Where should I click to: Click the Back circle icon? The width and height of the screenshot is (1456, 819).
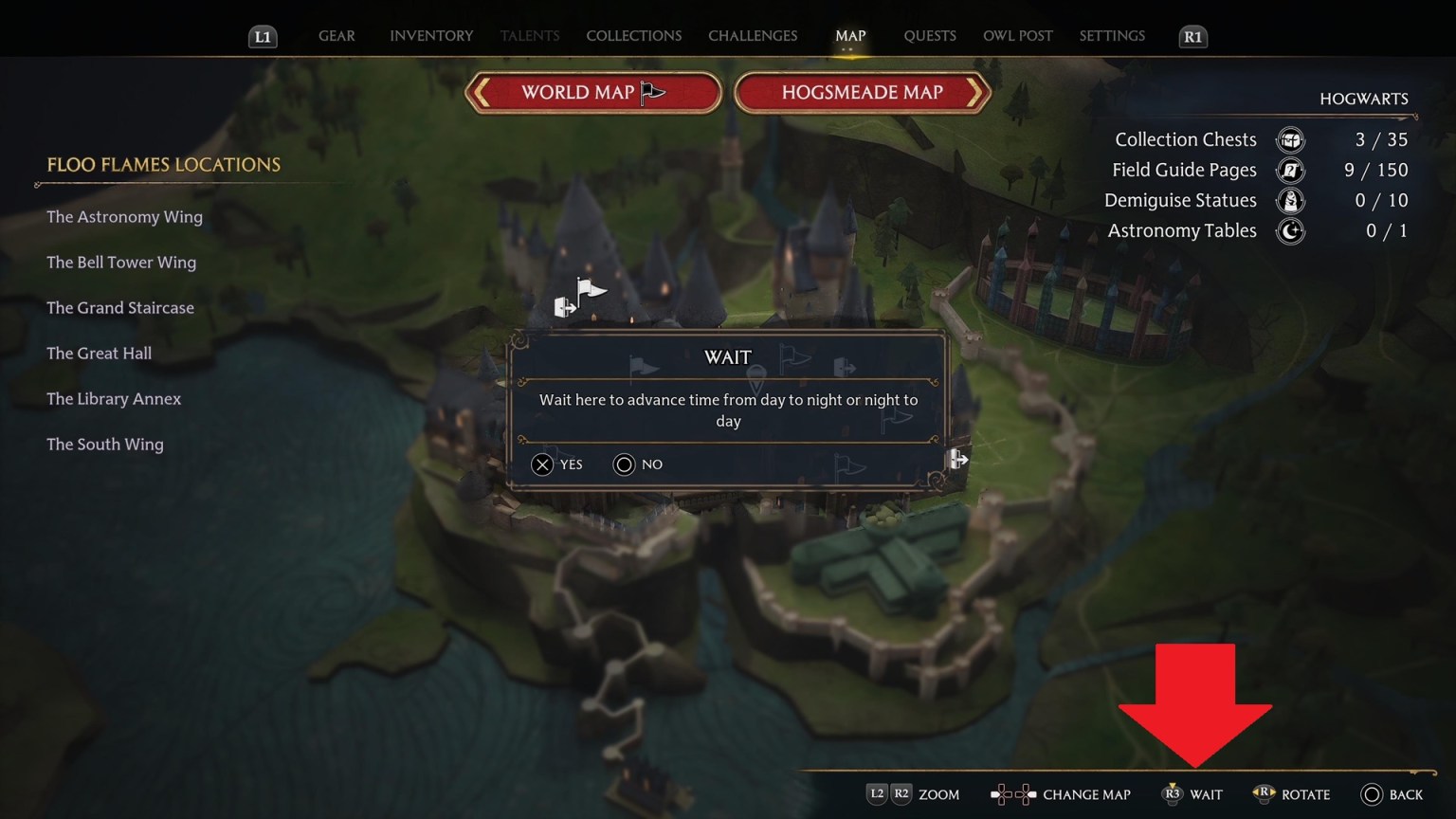[x=1372, y=794]
